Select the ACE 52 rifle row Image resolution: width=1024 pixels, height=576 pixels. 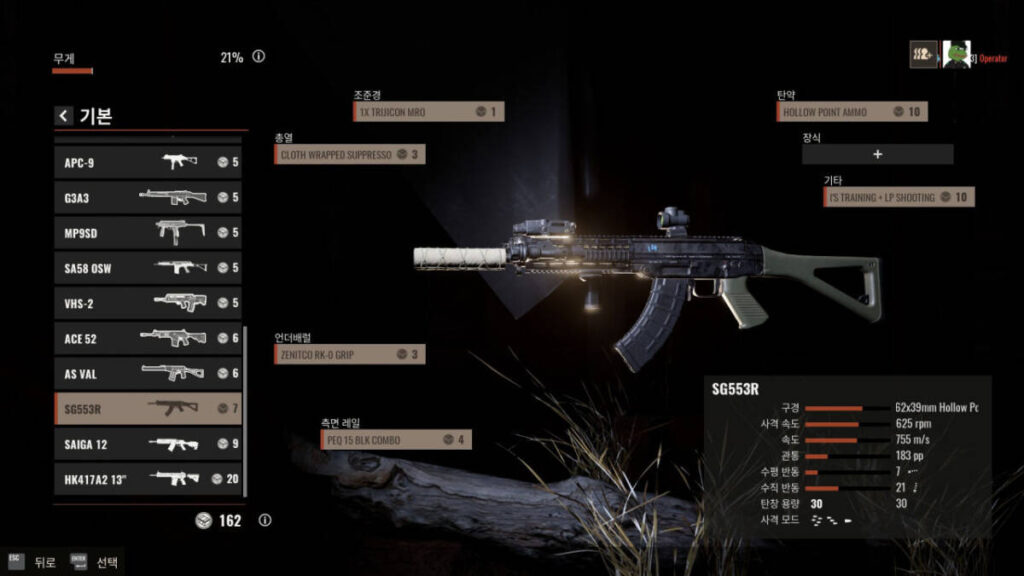(148, 338)
